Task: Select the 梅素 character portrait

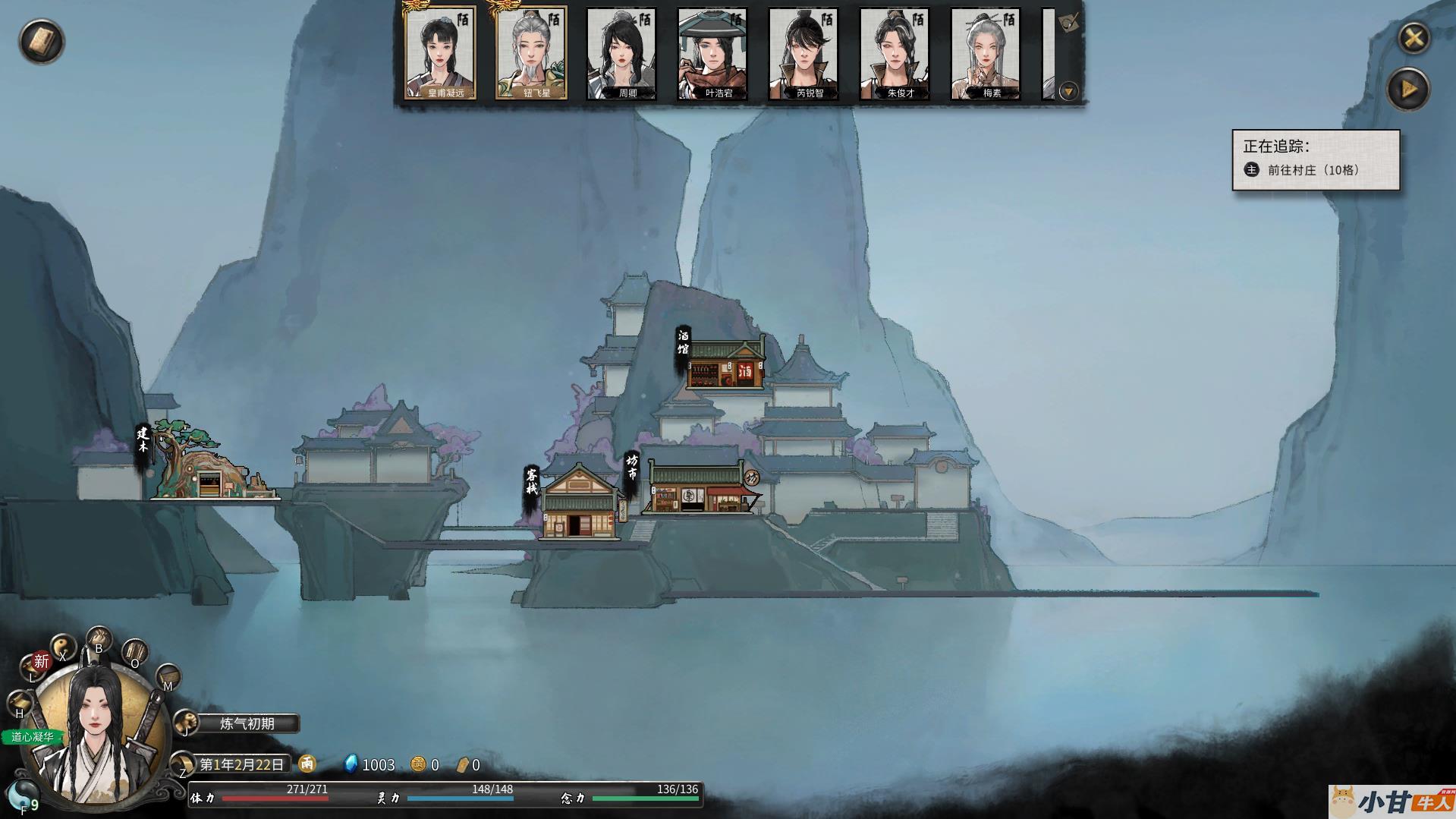Action: [986, 53]
